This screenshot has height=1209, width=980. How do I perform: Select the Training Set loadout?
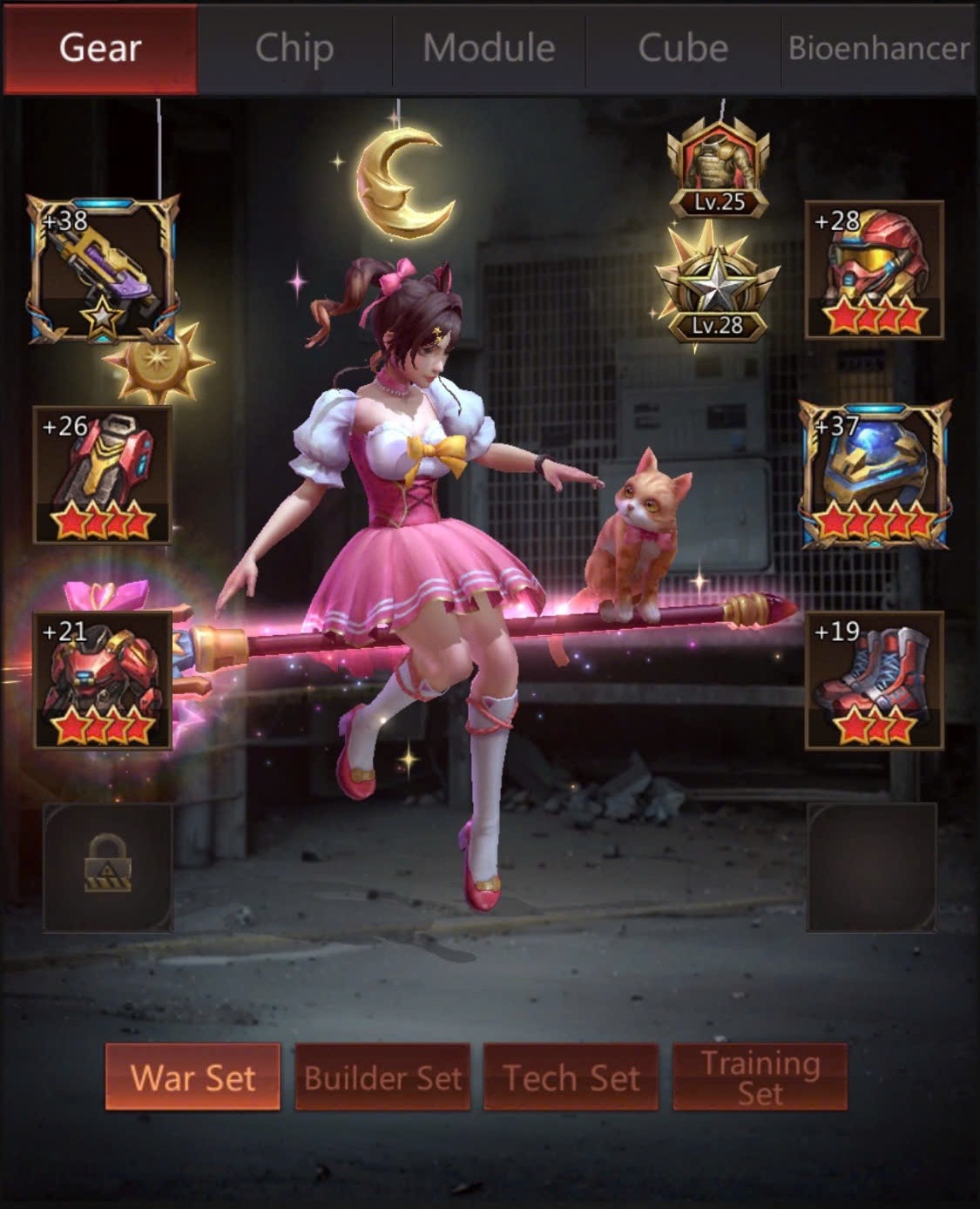(x=760, y=1077)
